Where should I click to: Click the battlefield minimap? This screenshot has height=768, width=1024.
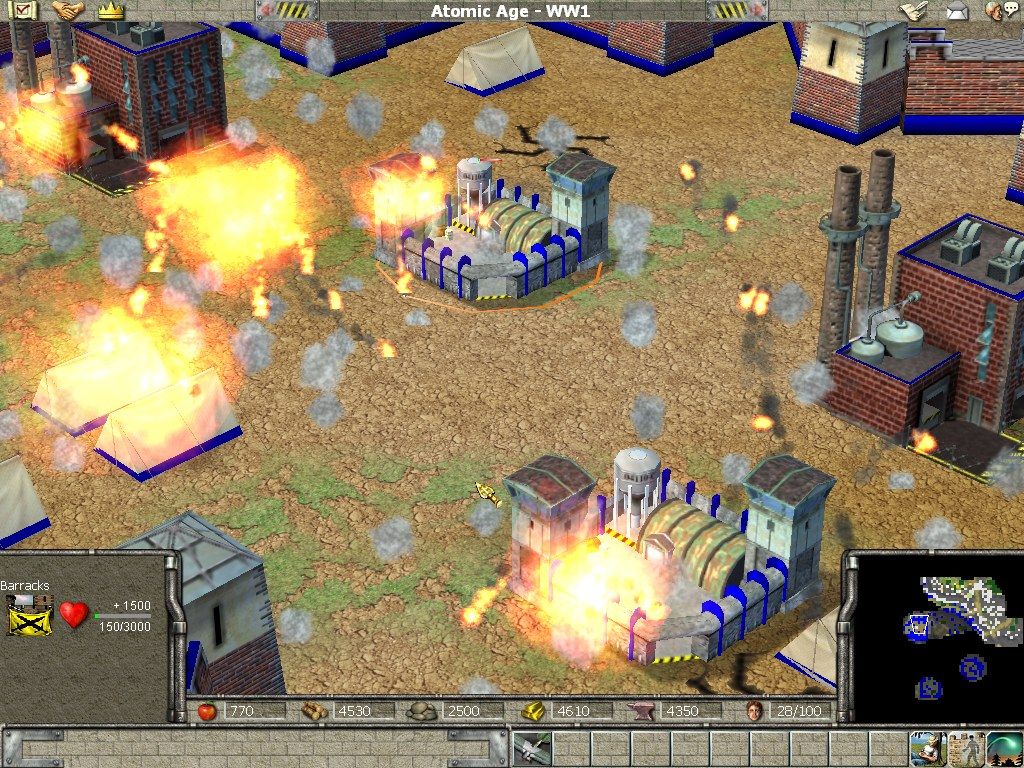937,638
